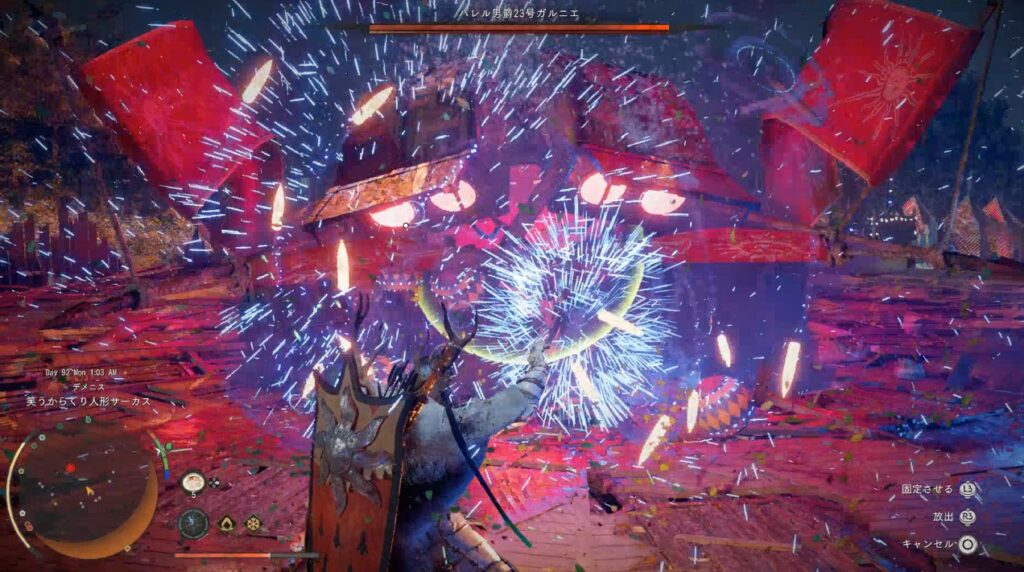This screenshot has width=1024, height=572.
Task: Click the flame-shaped diamond buff icon
Action: click(x=227, y=523)
